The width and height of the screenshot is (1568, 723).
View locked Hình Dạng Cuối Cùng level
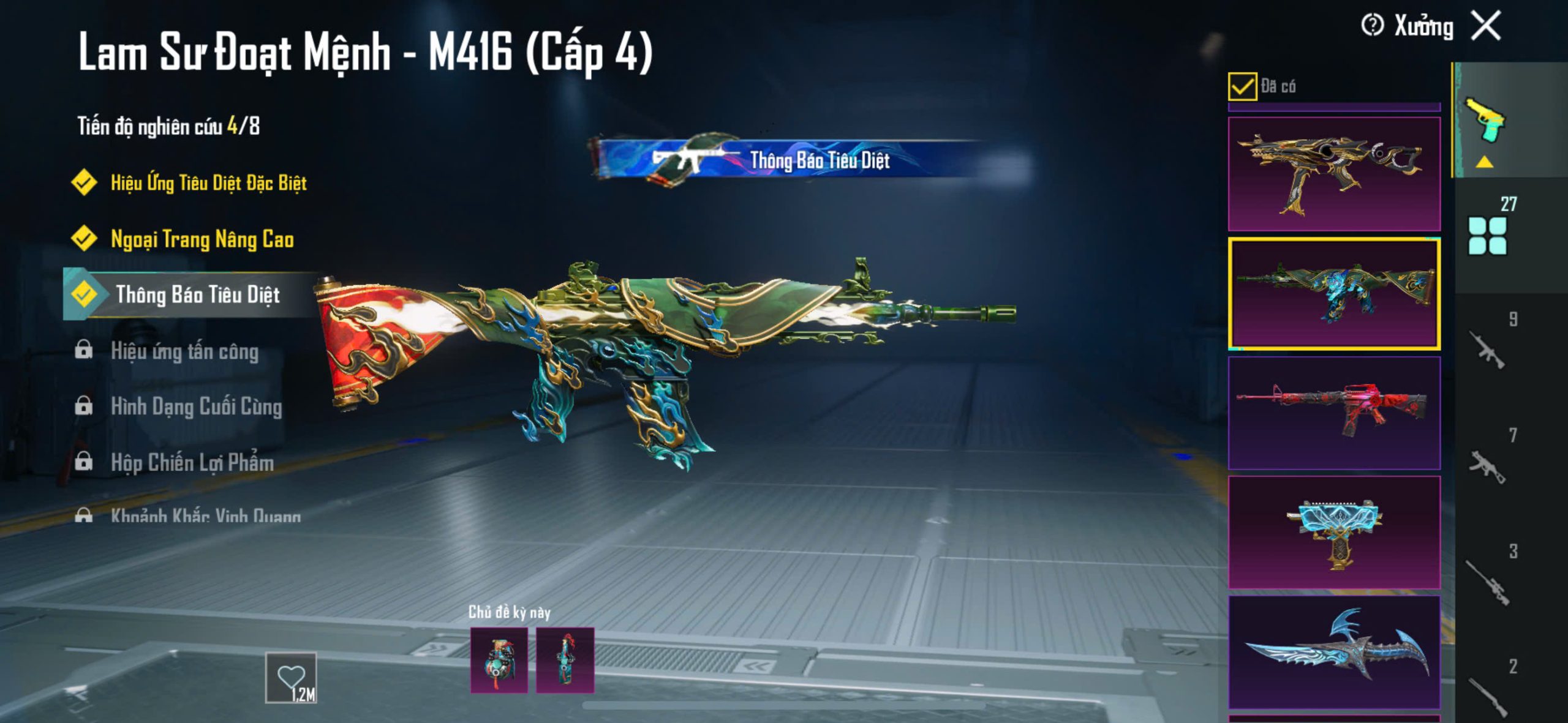[x=196, y=406]
